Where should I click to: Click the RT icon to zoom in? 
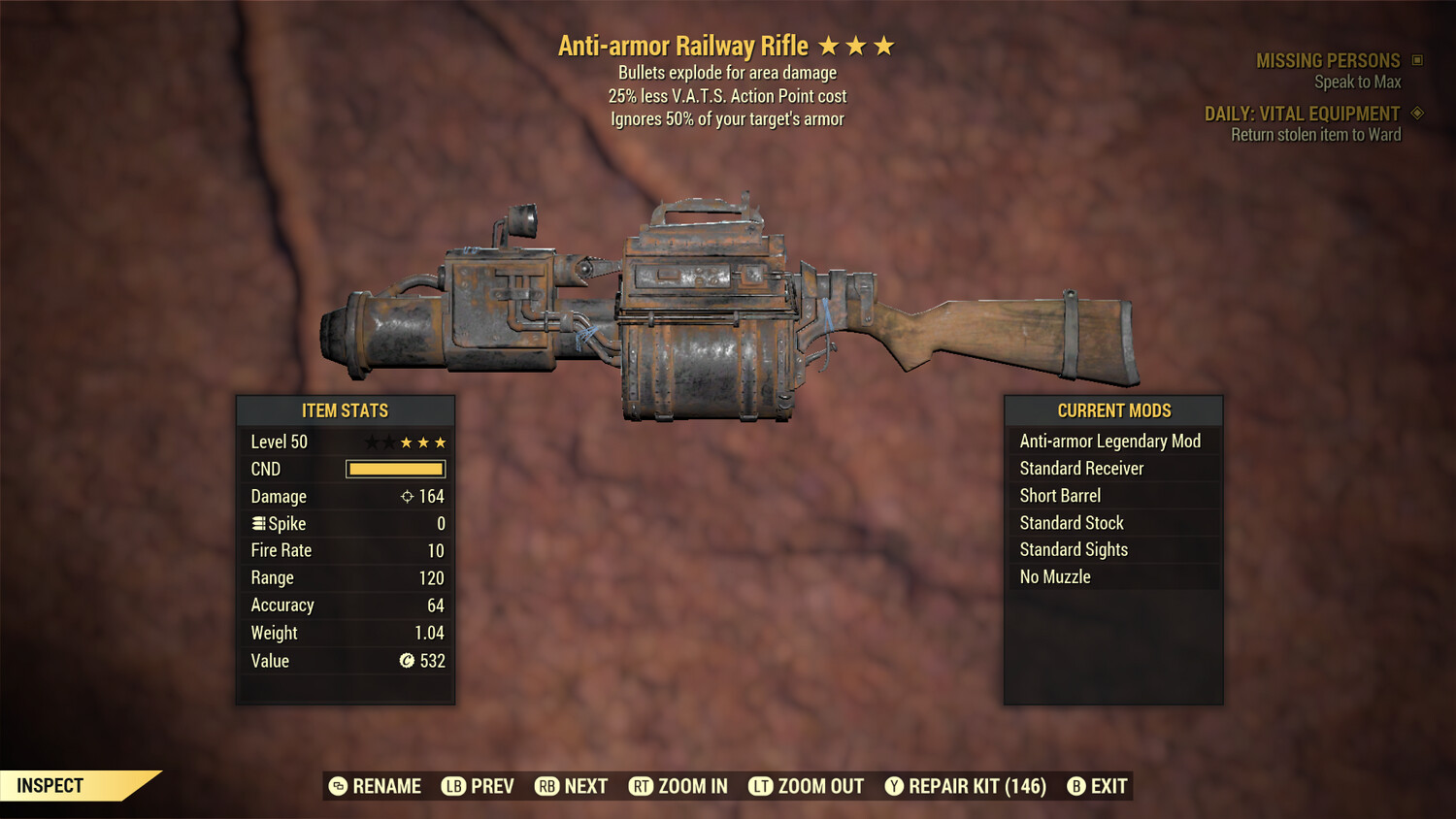tap(642, 786)
